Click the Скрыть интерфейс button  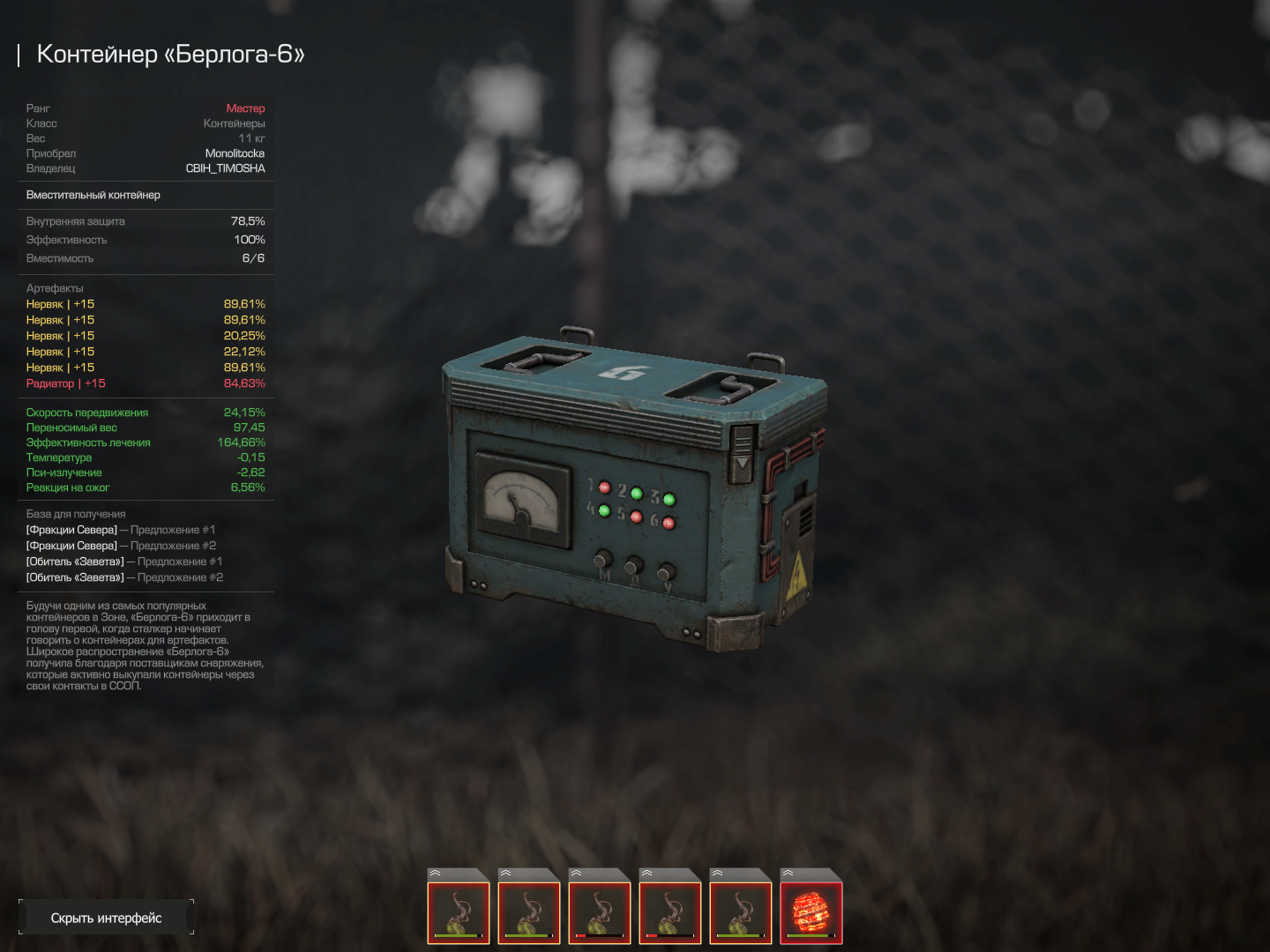(106, 918)
